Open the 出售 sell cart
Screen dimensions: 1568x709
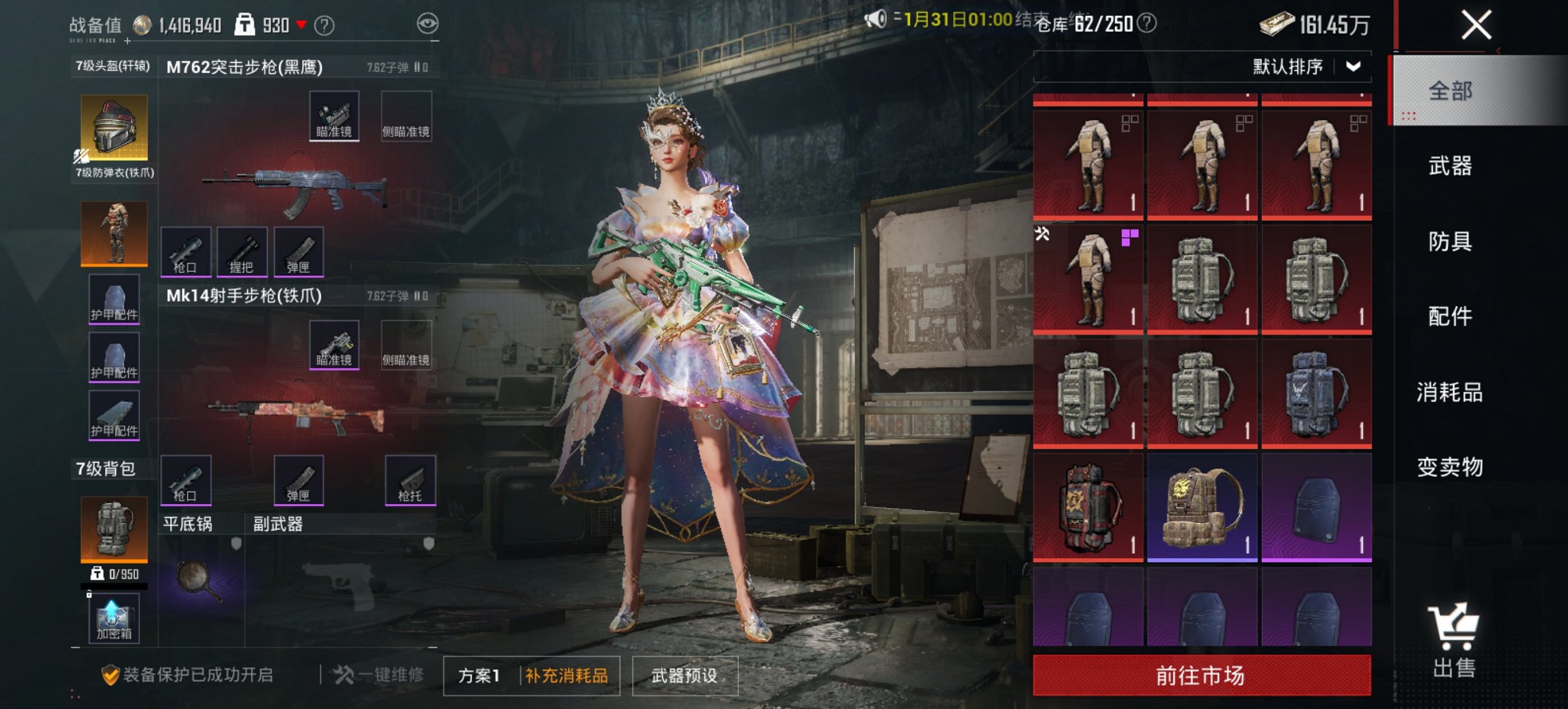click(1453, 641)
